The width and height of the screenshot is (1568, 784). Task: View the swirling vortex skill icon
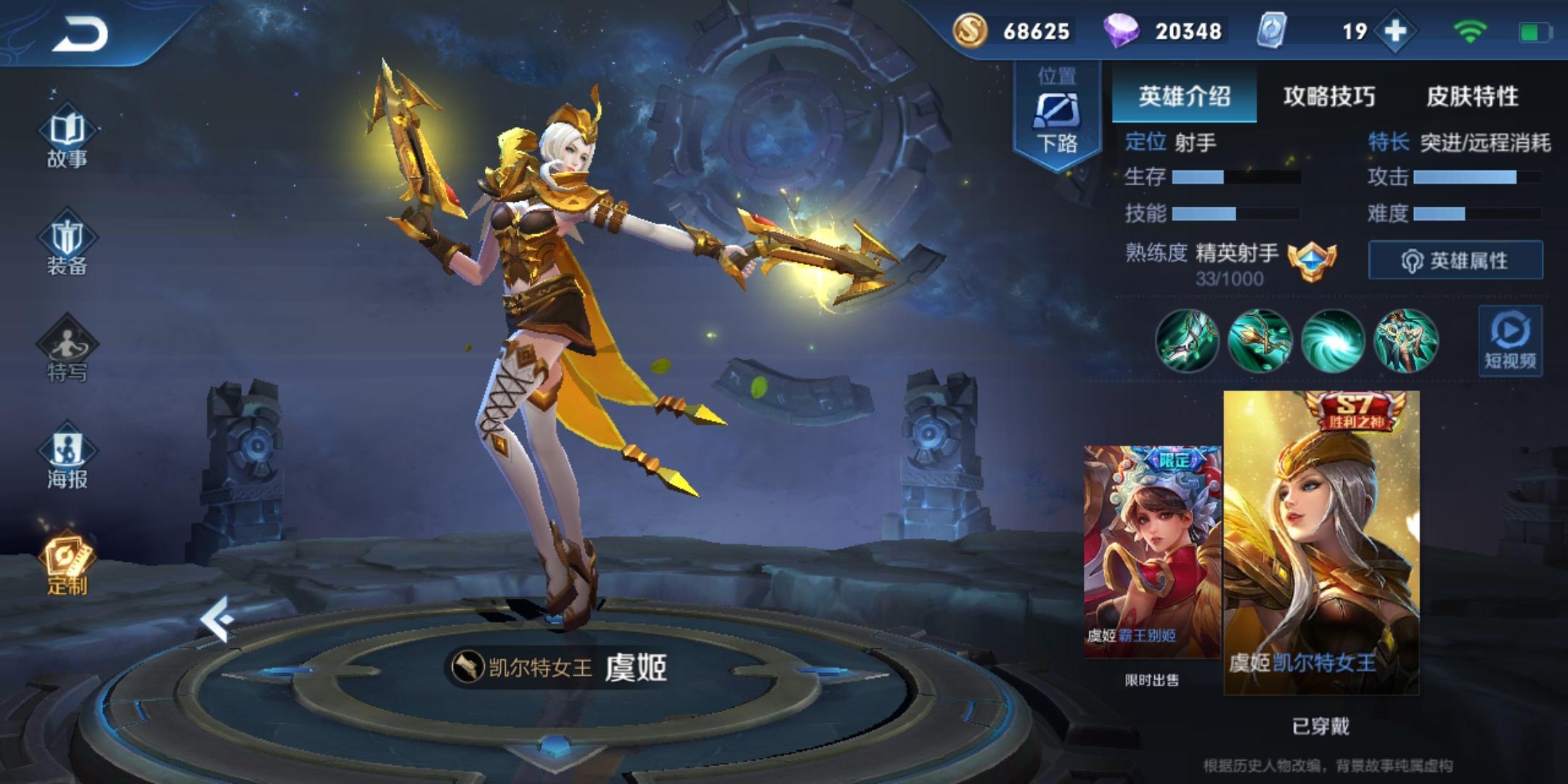(x=1333, y=340)
